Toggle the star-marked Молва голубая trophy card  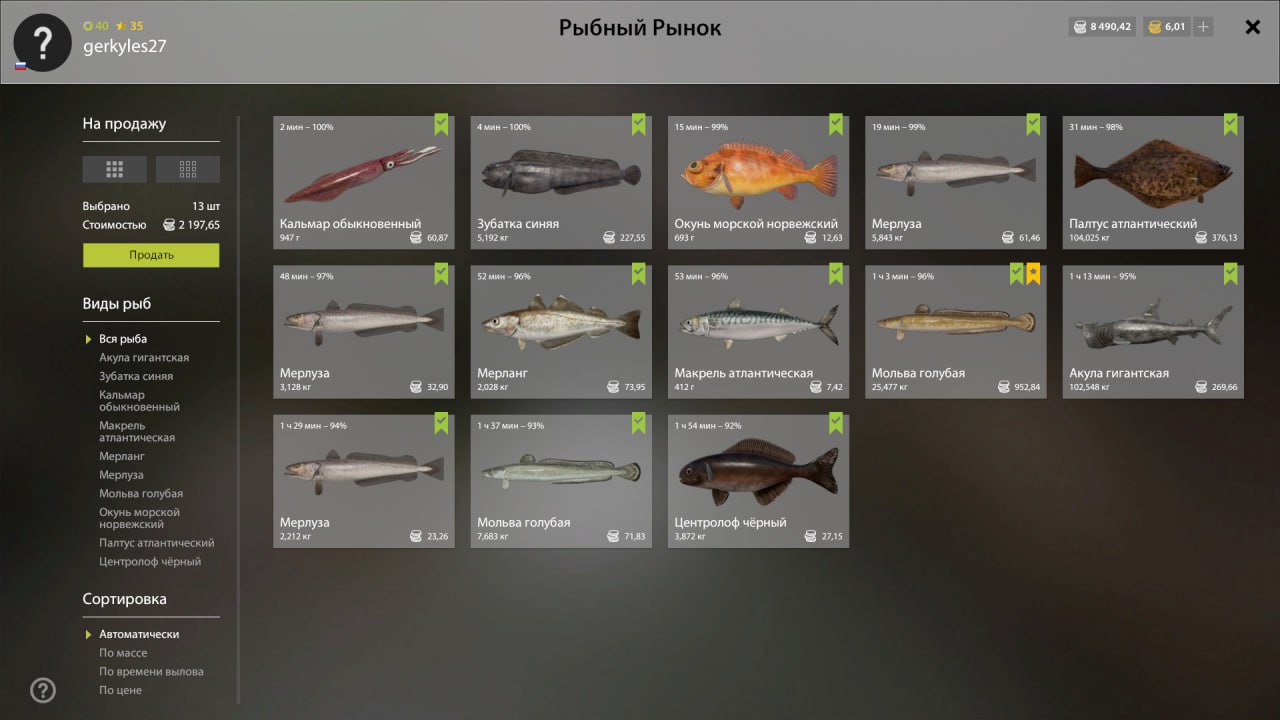(955, 331)
